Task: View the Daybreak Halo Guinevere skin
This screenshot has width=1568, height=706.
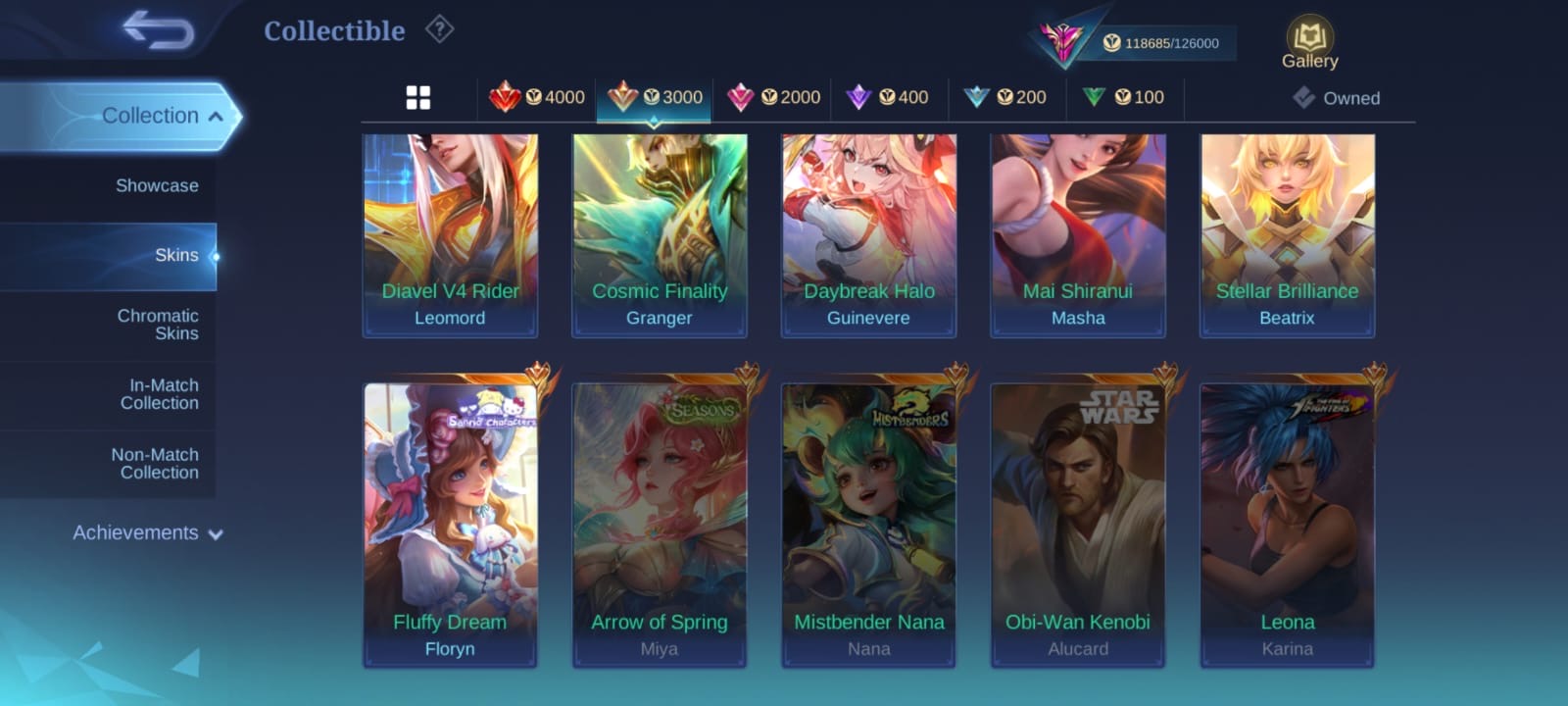Action: [868, 235]
